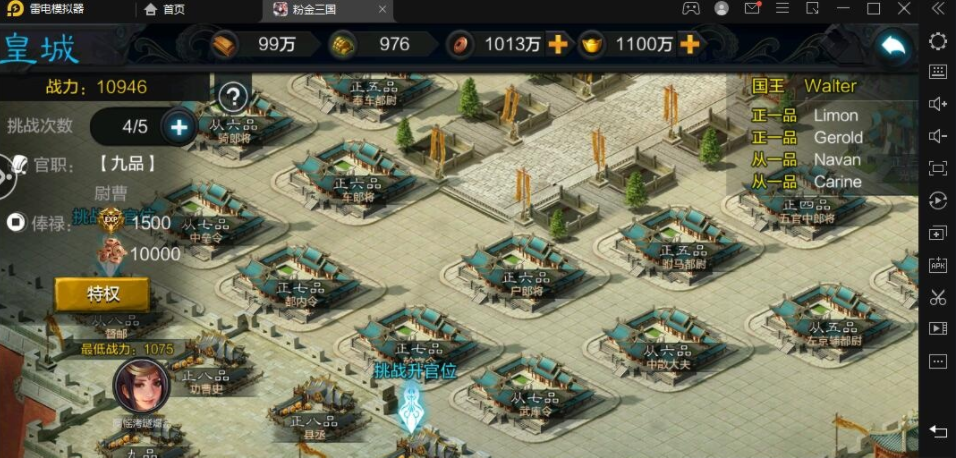The image size is (956, 458).
Task: Open the 特权 privileges button
Action: tap(103, 294)
